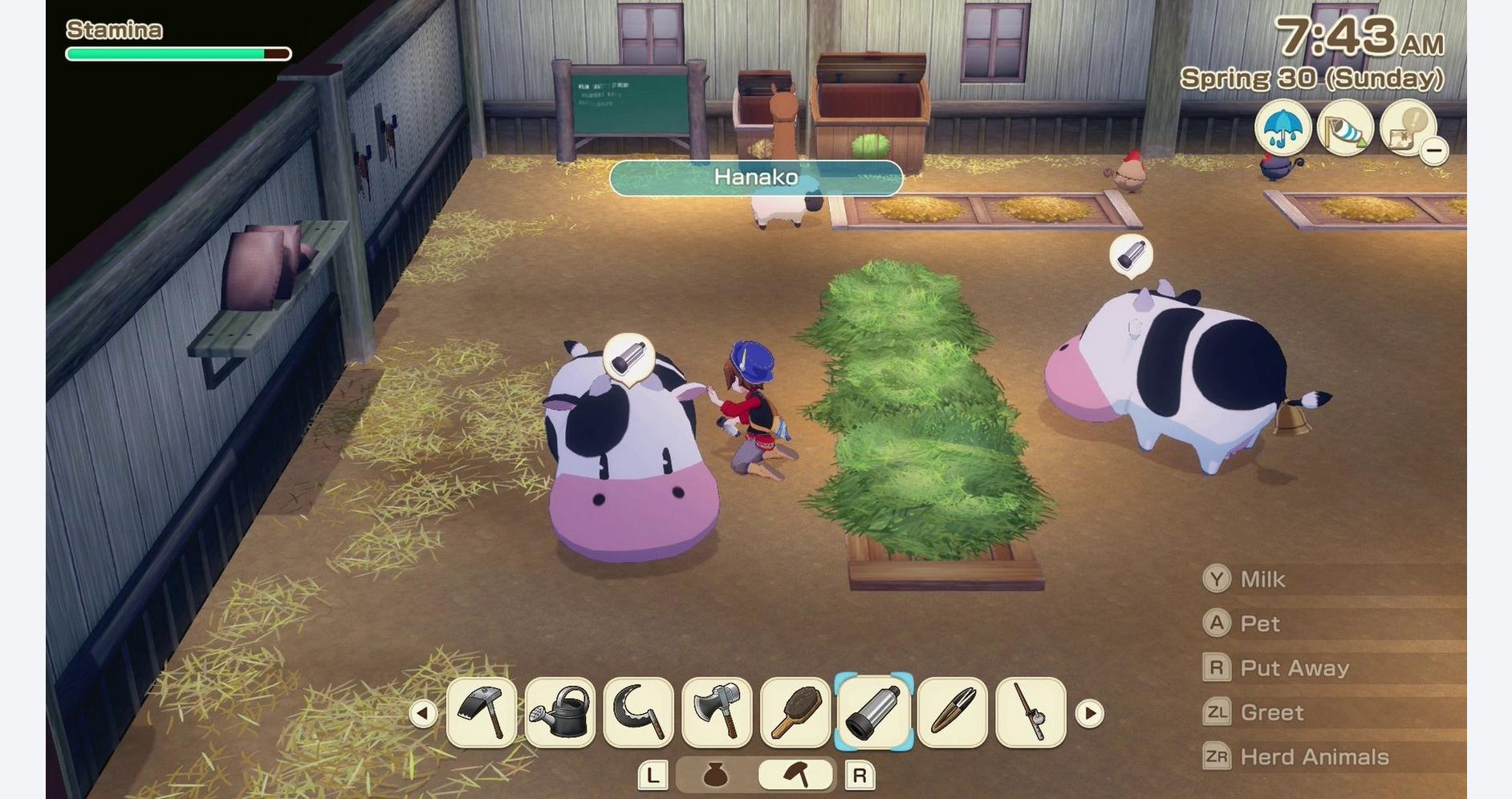The image size is (1512, 799).
Task: Switch to the tools hammer tab
Action: (x=795, y=775)
